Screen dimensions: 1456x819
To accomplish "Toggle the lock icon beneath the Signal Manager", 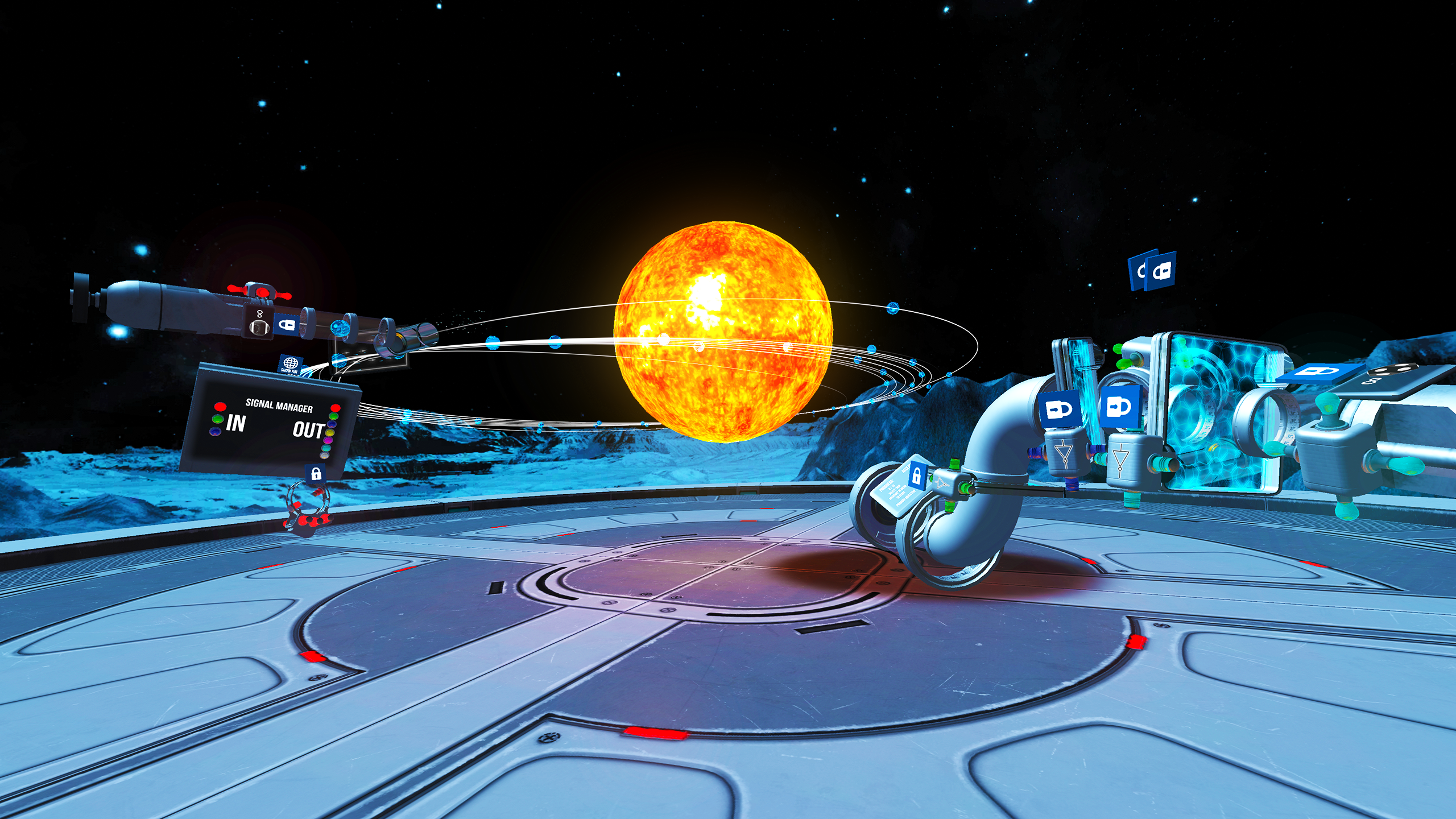I will (316, 473).
